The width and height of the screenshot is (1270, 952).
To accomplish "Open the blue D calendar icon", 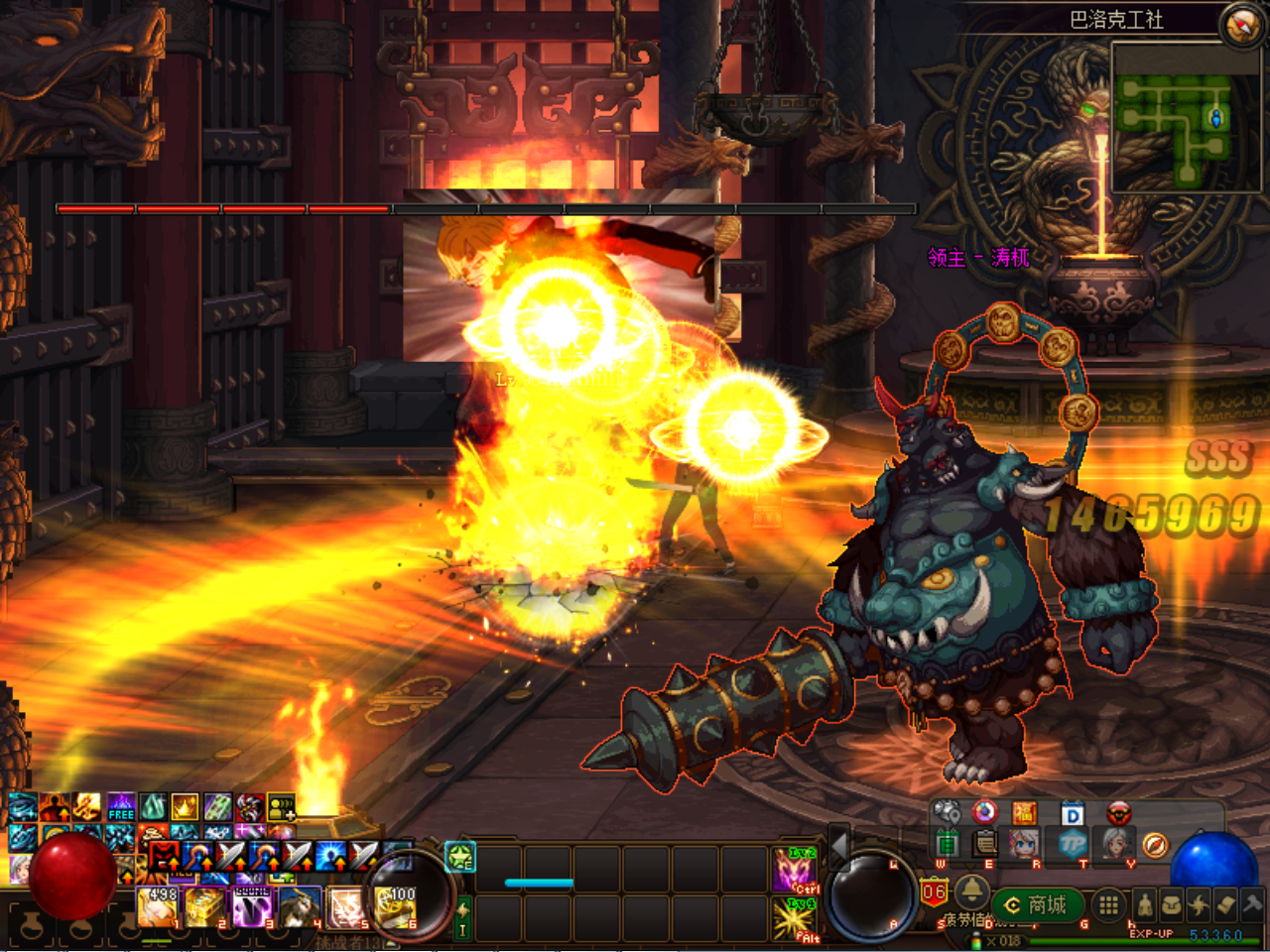I will tap(1073, 814).
